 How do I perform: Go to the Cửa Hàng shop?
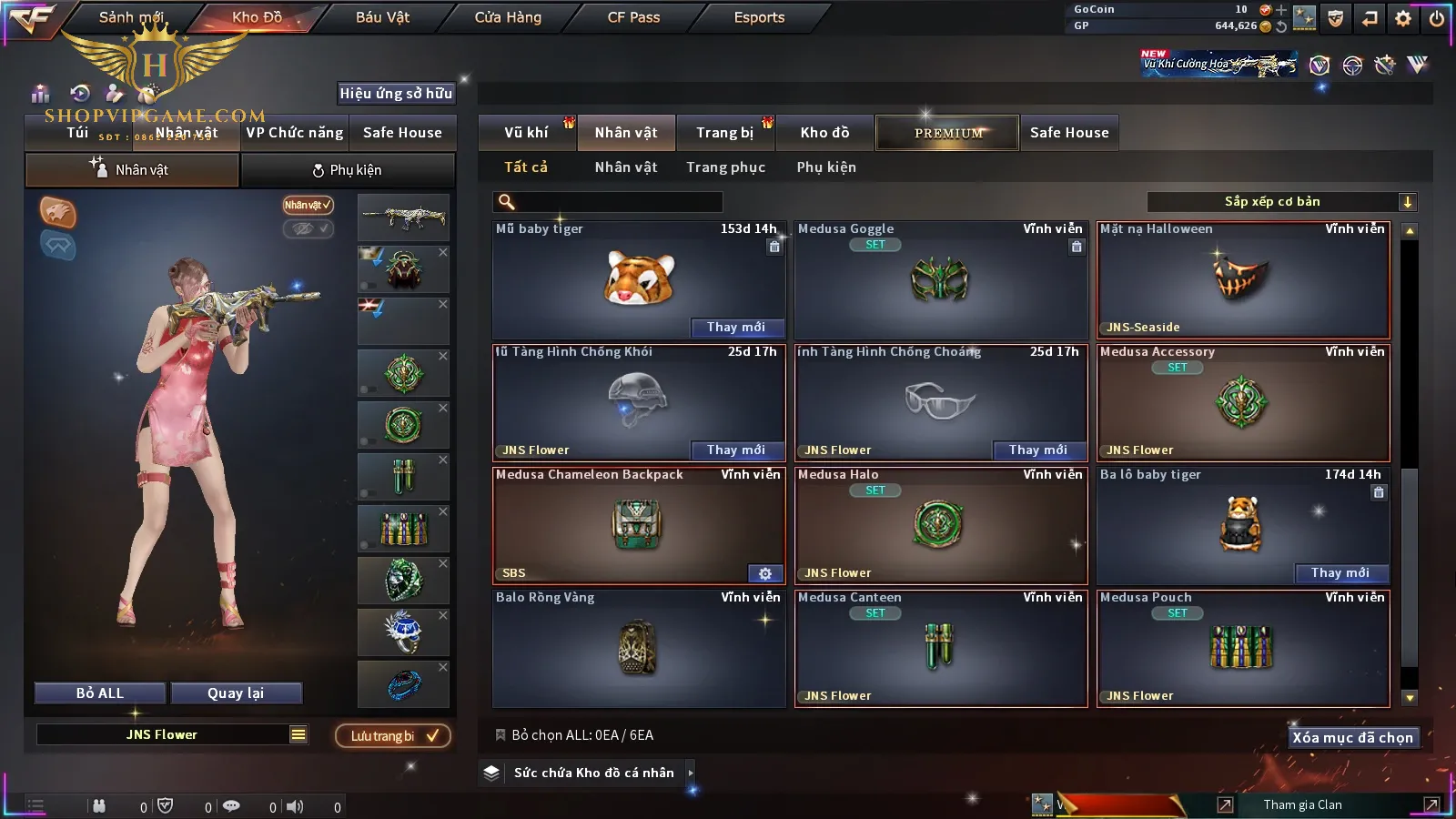[508, 17]
